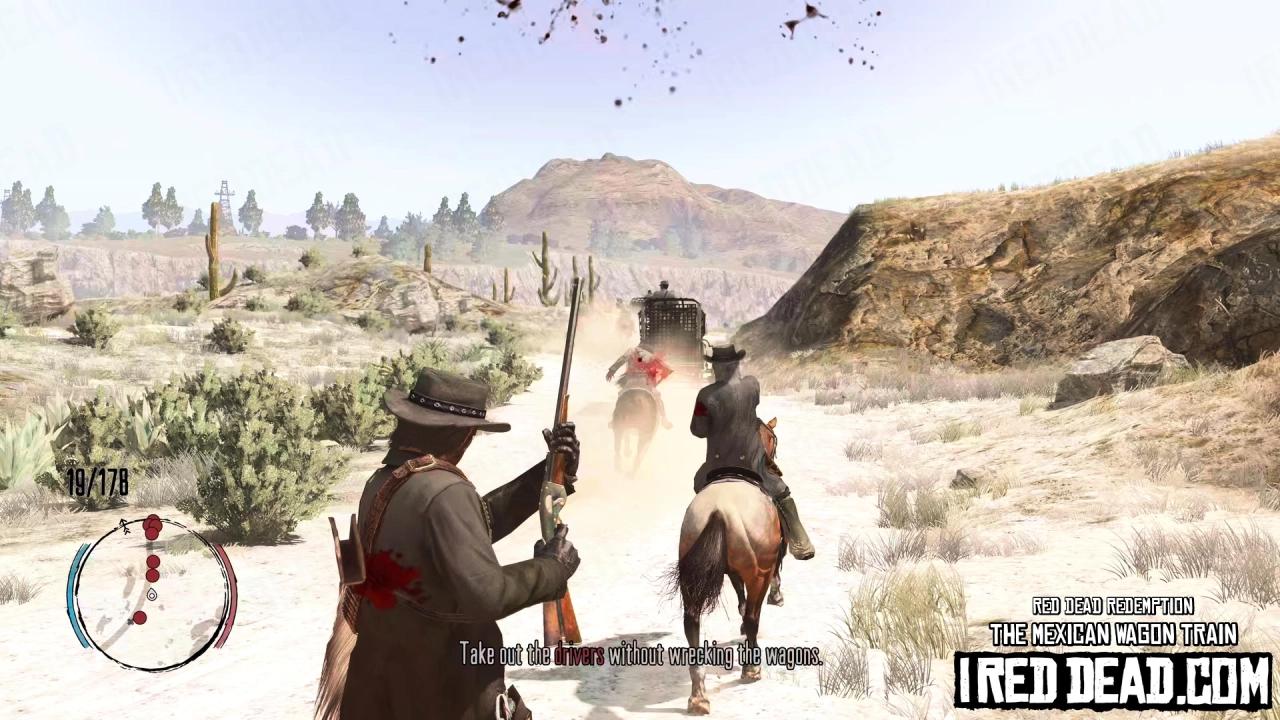This screenshot has height=720, width=1280.
Task: Click the Take out the drivers objective text
Action: [640, 655]
